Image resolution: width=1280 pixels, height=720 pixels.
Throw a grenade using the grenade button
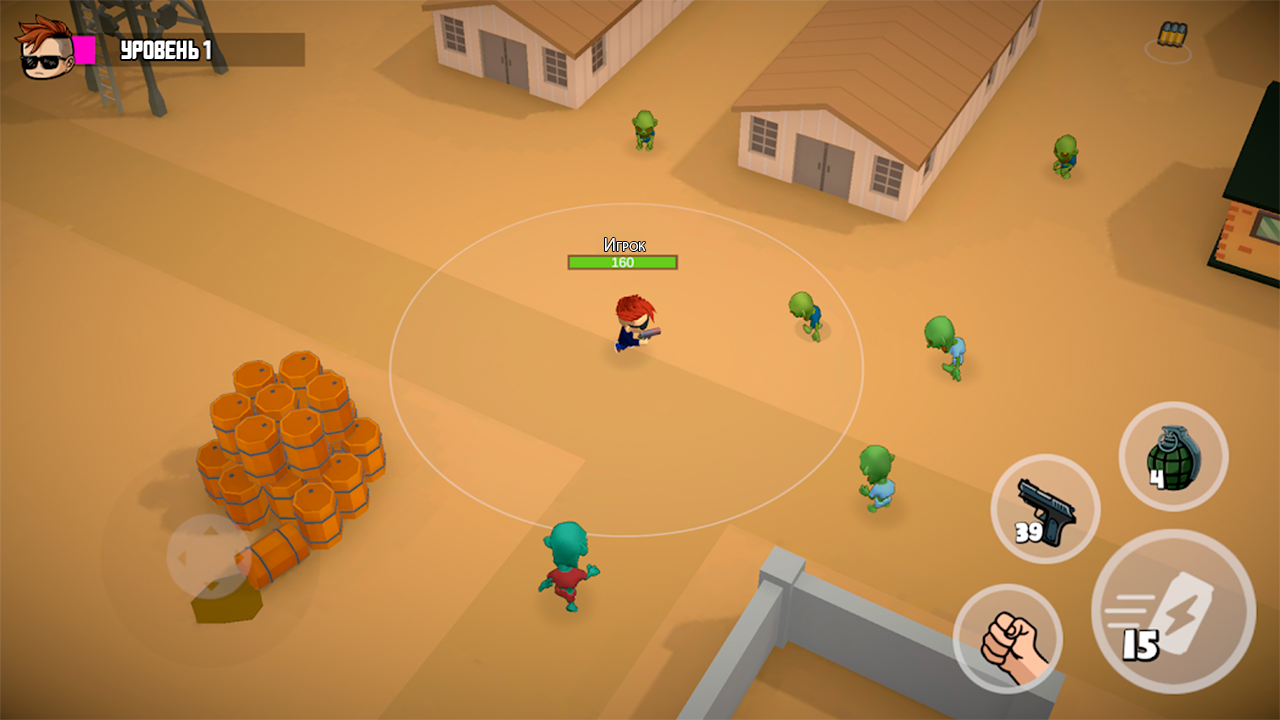(x=1172, y=455)
